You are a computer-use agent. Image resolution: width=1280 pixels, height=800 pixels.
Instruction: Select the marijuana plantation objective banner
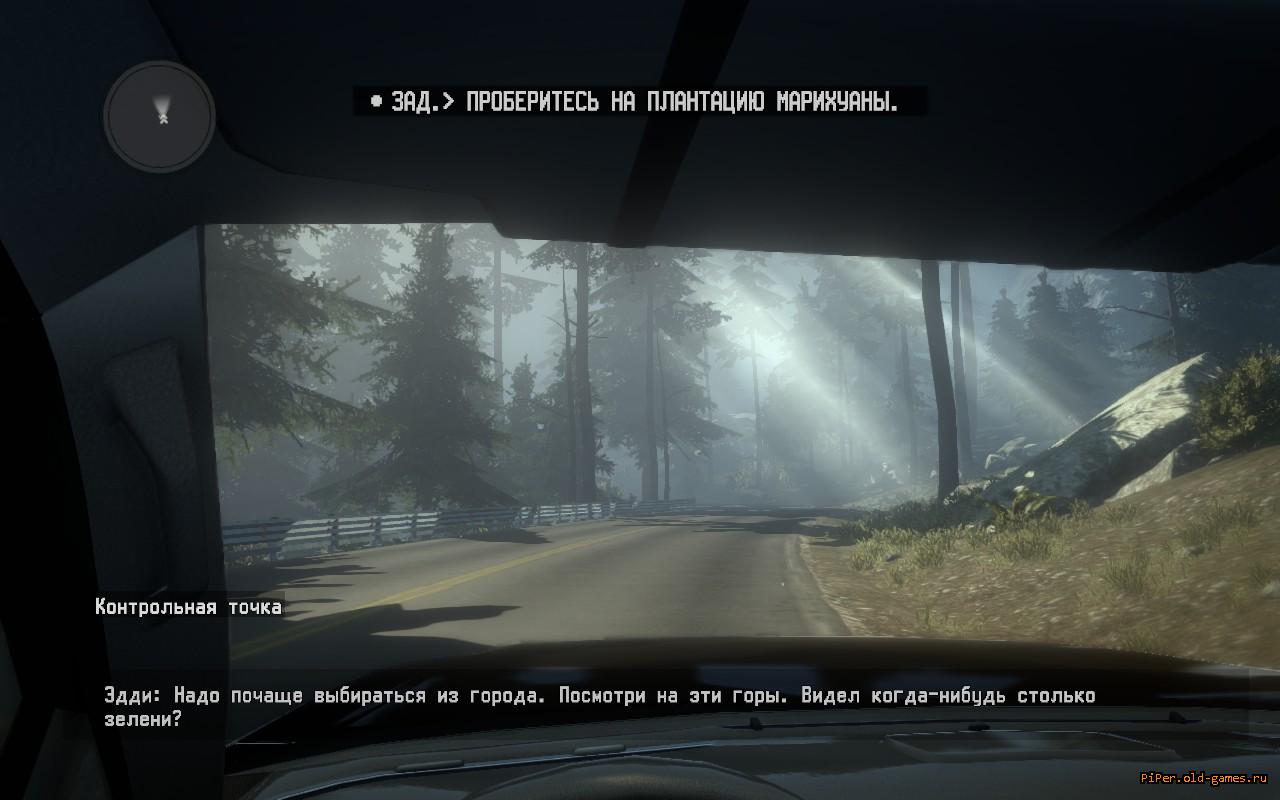coord(639,102)
